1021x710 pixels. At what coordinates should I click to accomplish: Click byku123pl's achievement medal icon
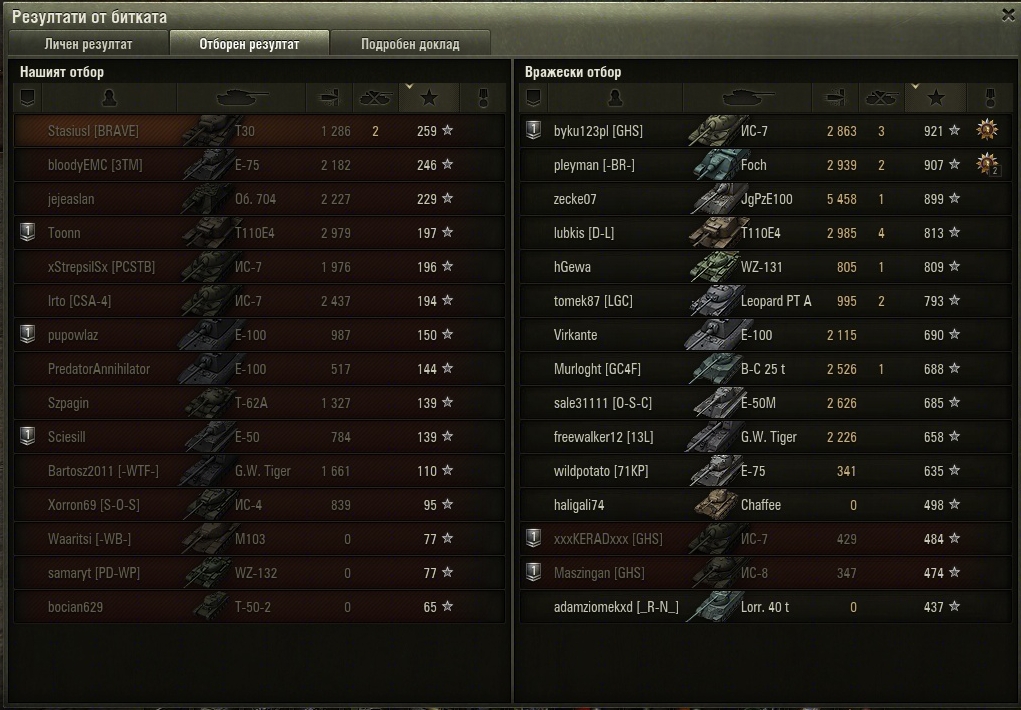tap(987, 129)
